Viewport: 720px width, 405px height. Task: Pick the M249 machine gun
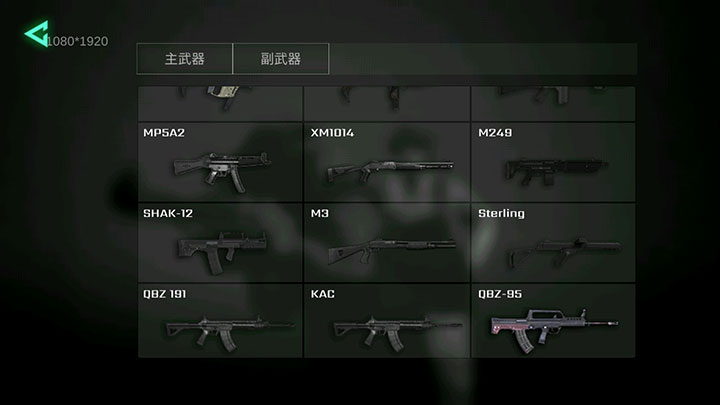pyautogui.click(x=553, y=160)
